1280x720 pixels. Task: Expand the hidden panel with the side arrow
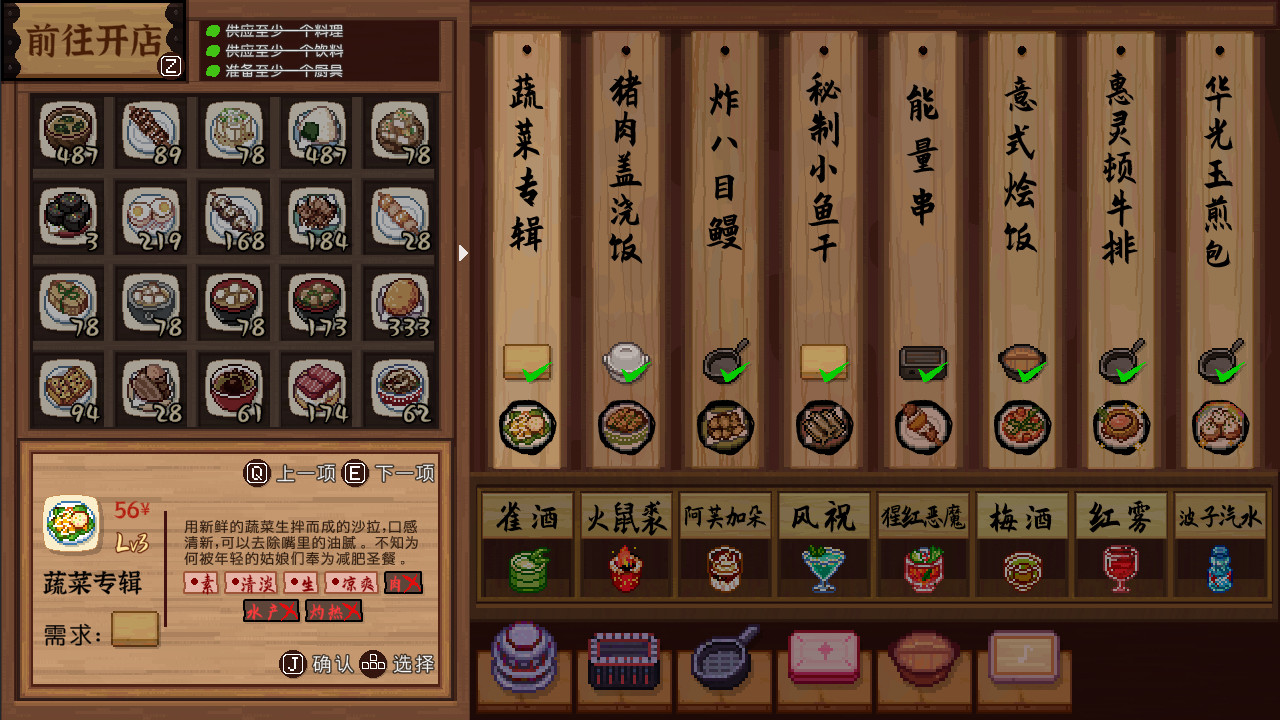coord(463,253)
